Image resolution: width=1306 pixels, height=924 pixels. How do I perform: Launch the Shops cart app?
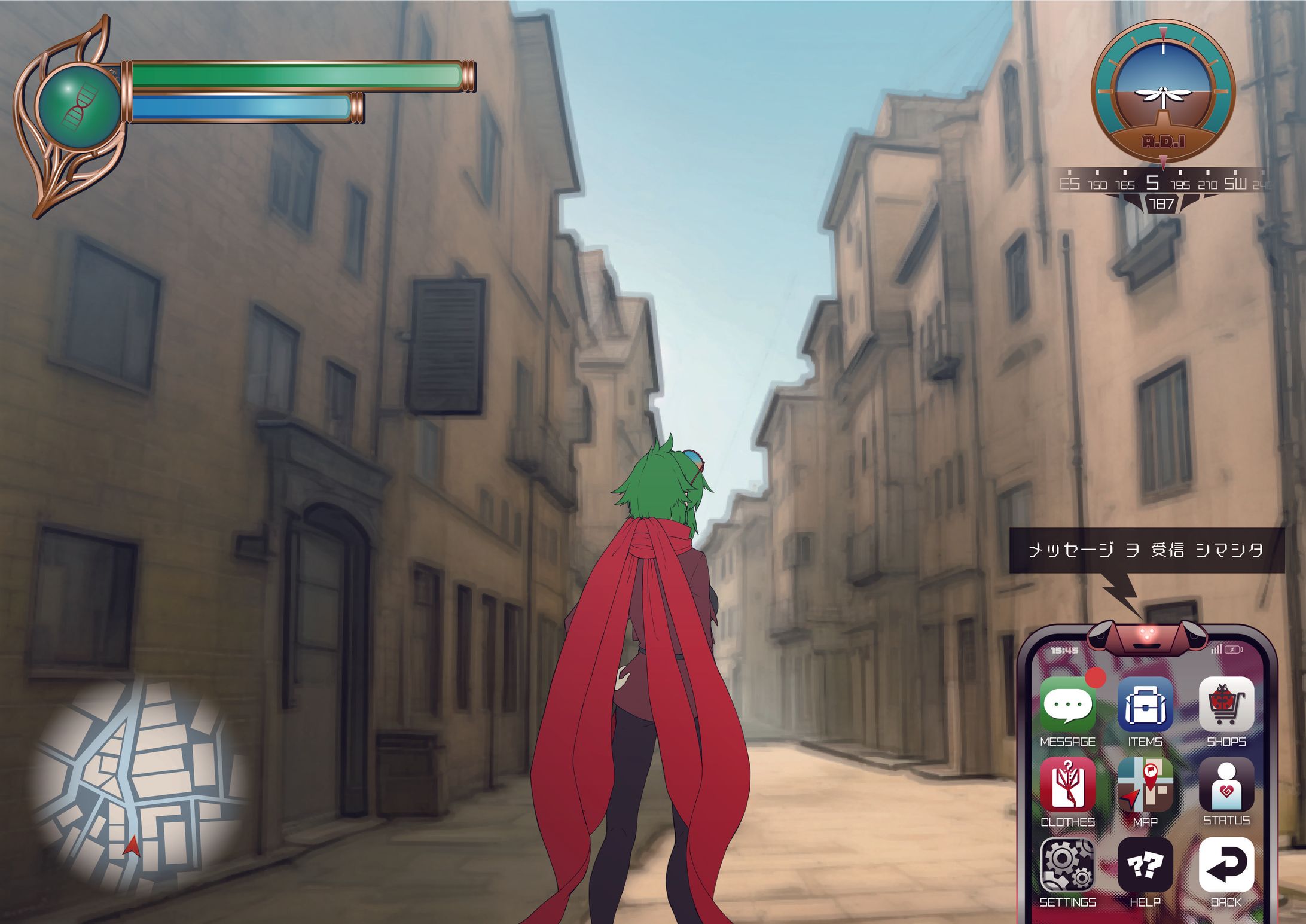(x=1226, y=706)
